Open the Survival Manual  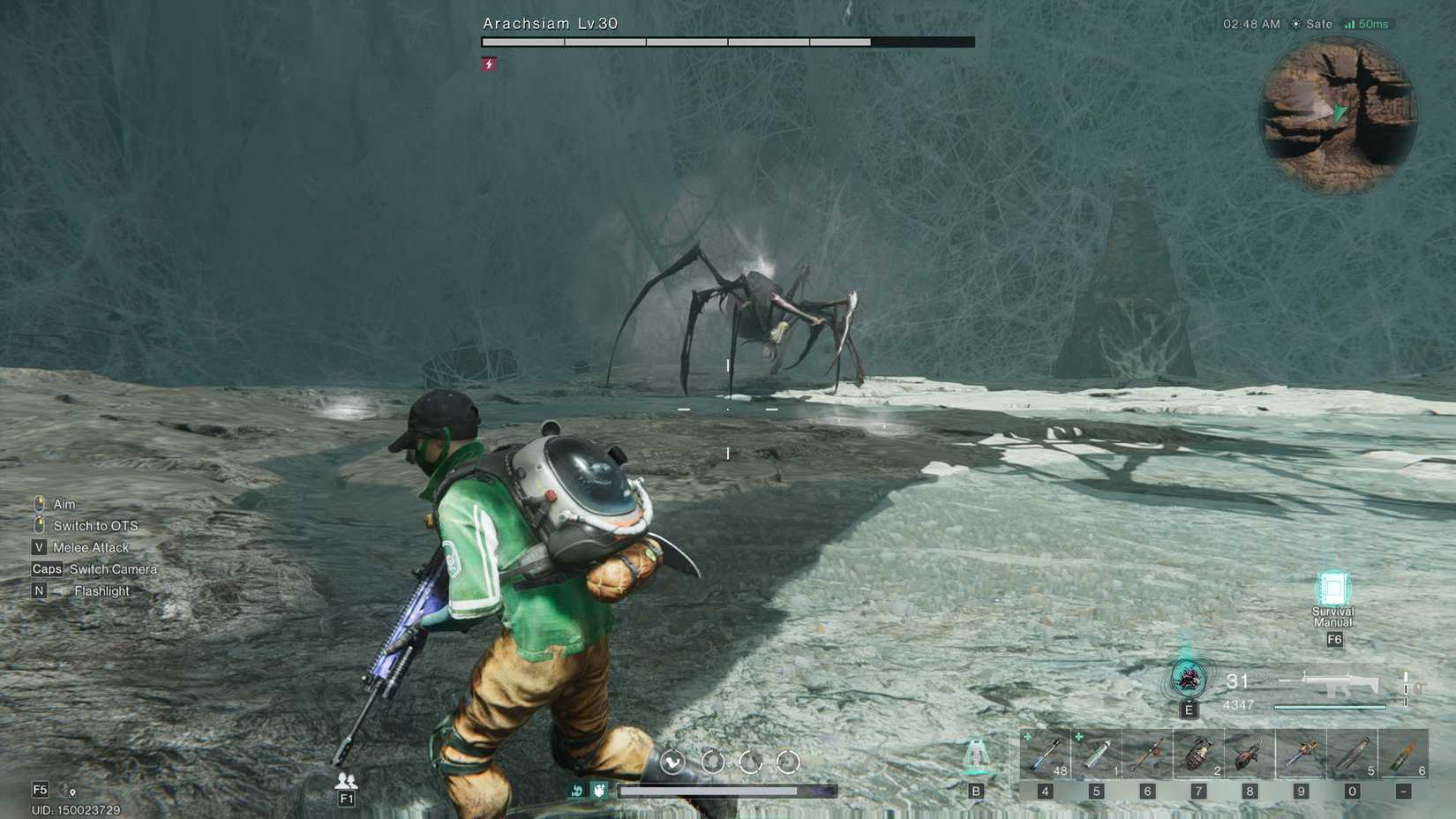pyautogui.click(x=1332, y=587)
